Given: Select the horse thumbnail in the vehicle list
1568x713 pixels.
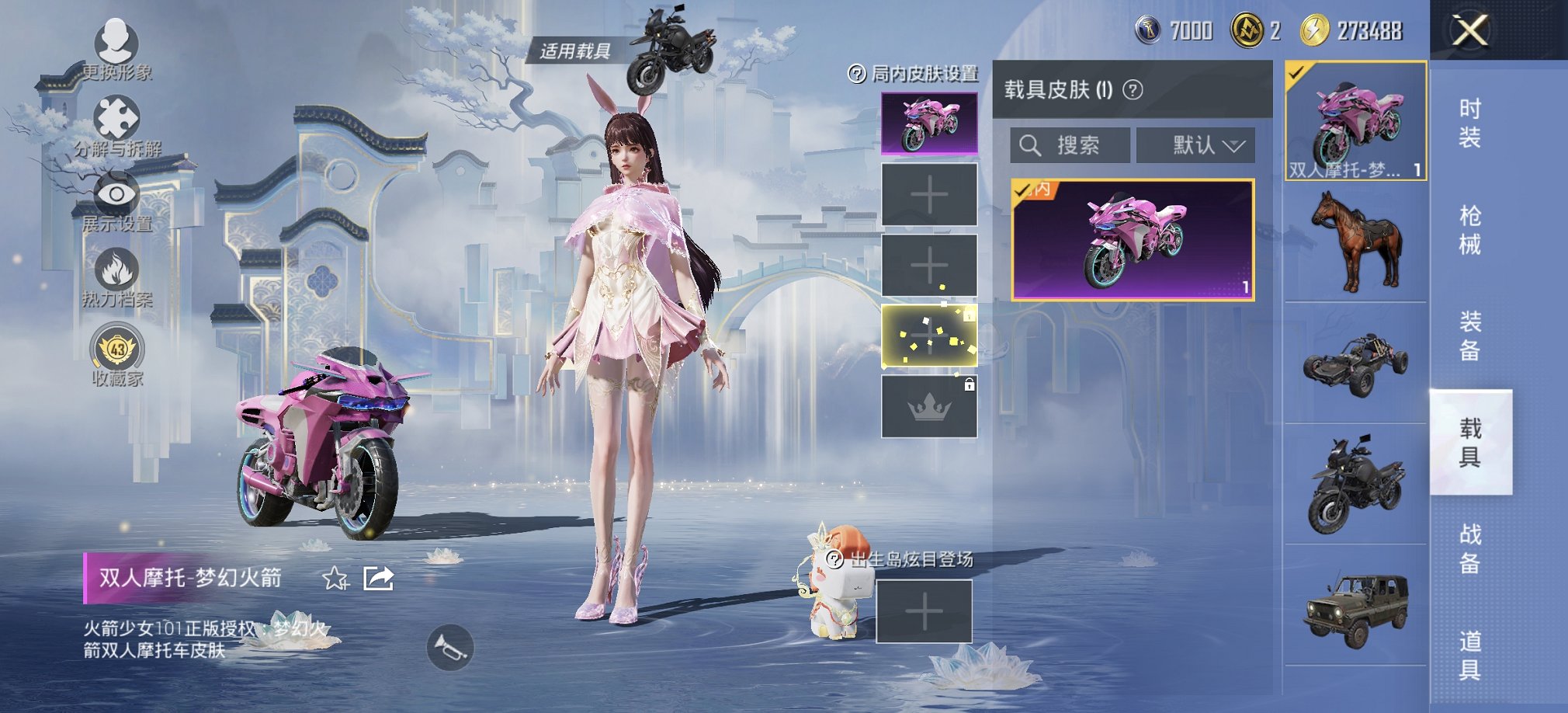Looking at the screenshot, I should (x=1354, y=241).
